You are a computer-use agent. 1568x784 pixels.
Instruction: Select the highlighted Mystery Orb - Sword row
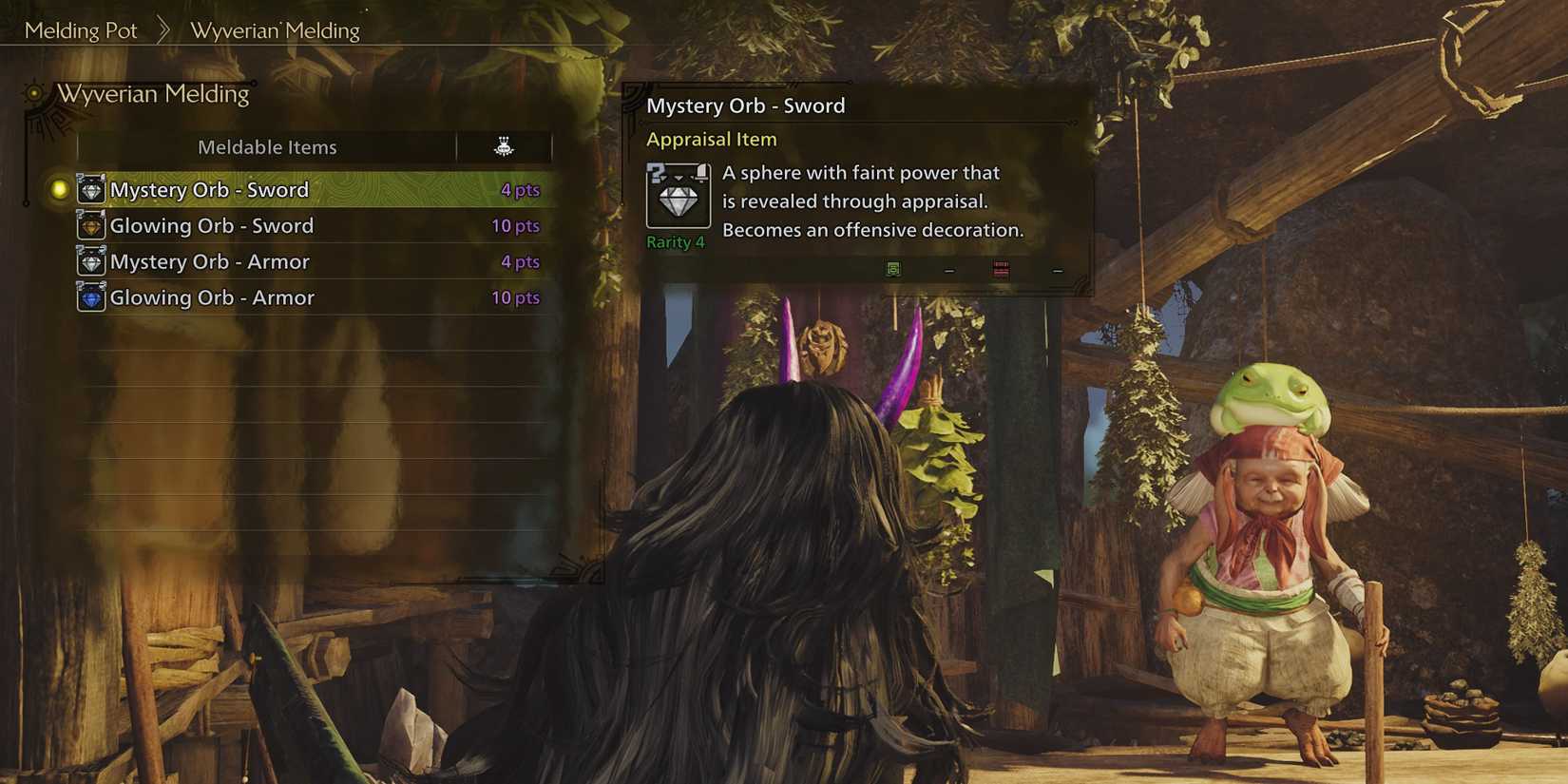[x=266, y=189]
